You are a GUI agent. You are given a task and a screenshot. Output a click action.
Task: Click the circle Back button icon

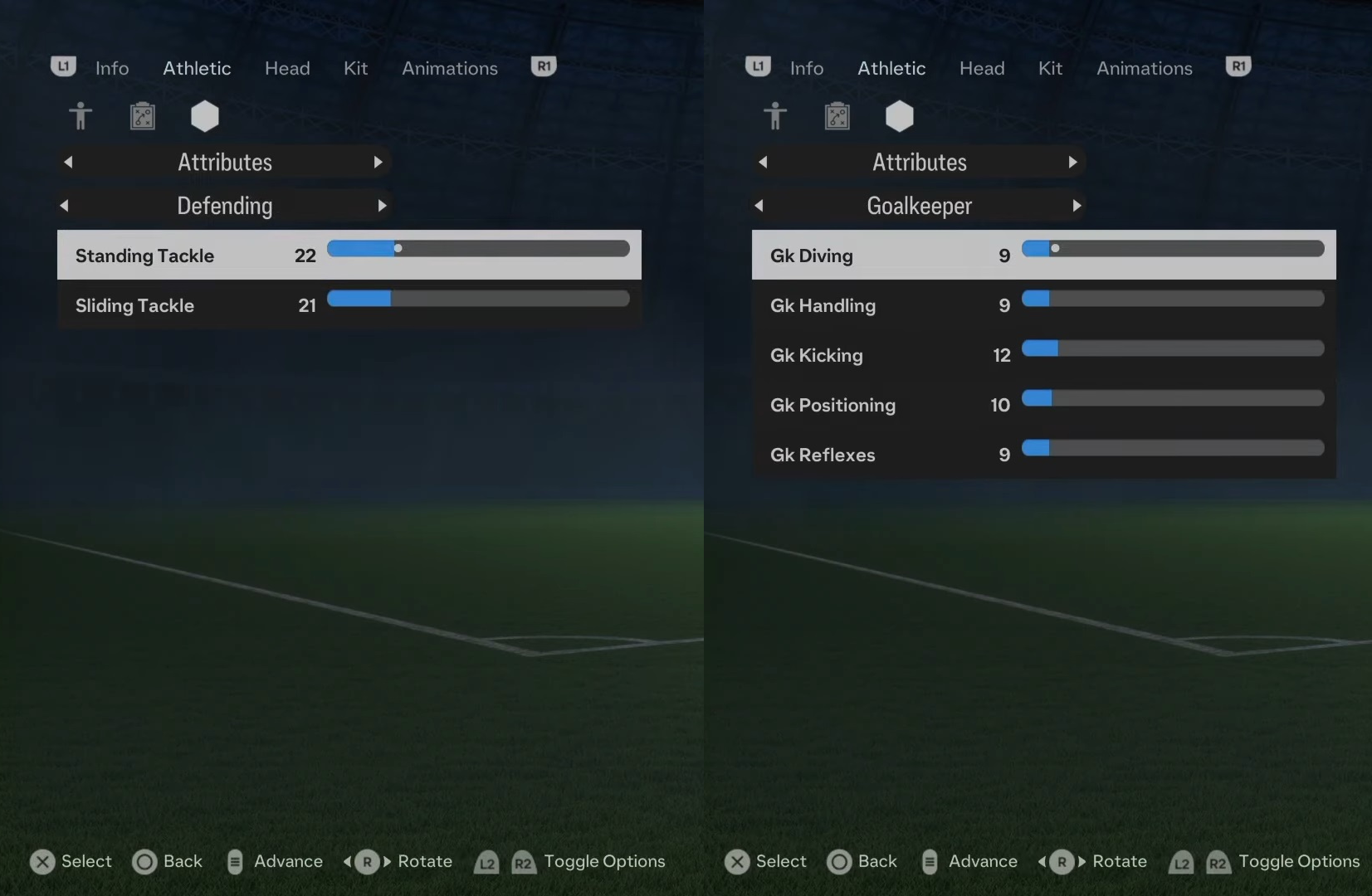click(144, 862)
